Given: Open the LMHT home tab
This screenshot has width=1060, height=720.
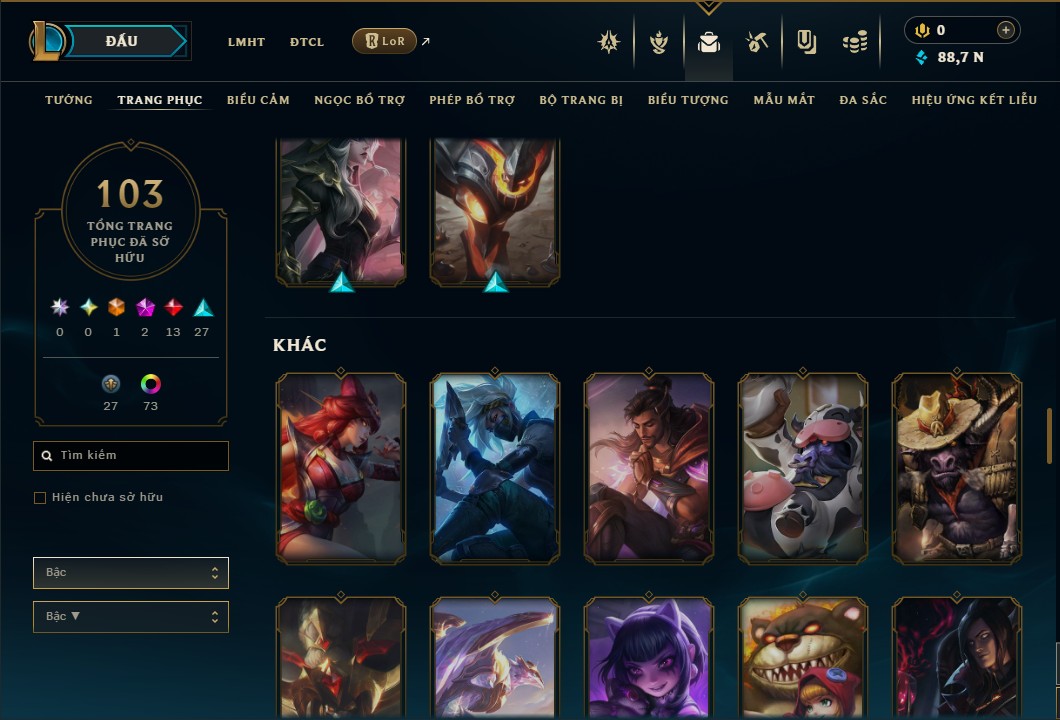Looking at the screenshot, I should 246,42.
